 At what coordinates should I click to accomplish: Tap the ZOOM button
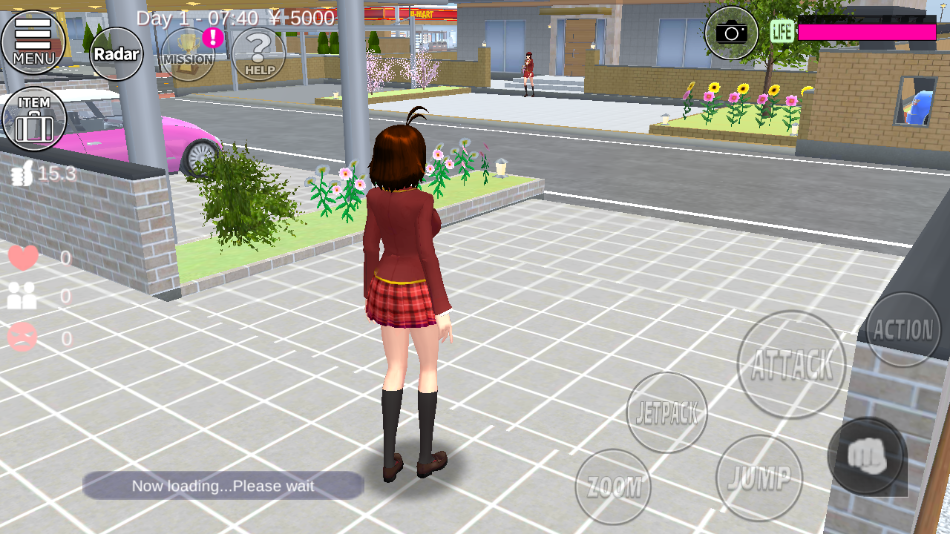tap(613, 487)
